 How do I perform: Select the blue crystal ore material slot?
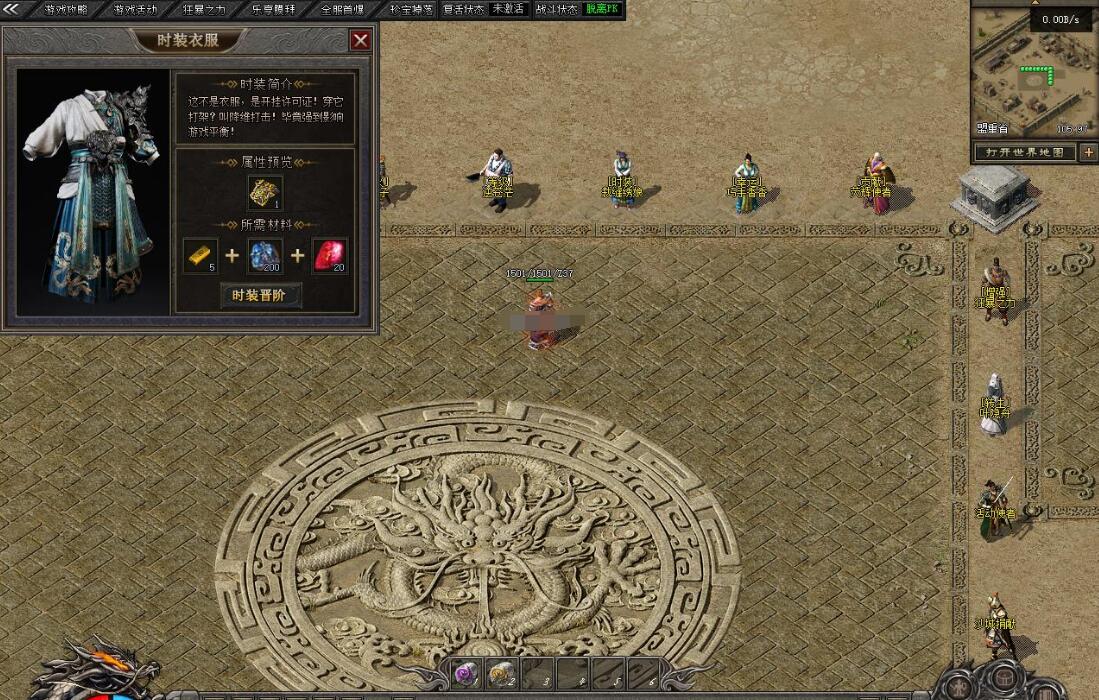pos(265,256)
